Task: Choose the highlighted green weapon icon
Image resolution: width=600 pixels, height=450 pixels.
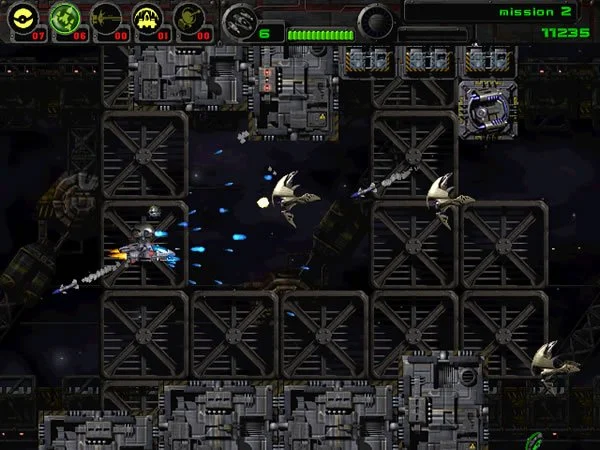Action: pyautogui.click(x=64, y=18)
